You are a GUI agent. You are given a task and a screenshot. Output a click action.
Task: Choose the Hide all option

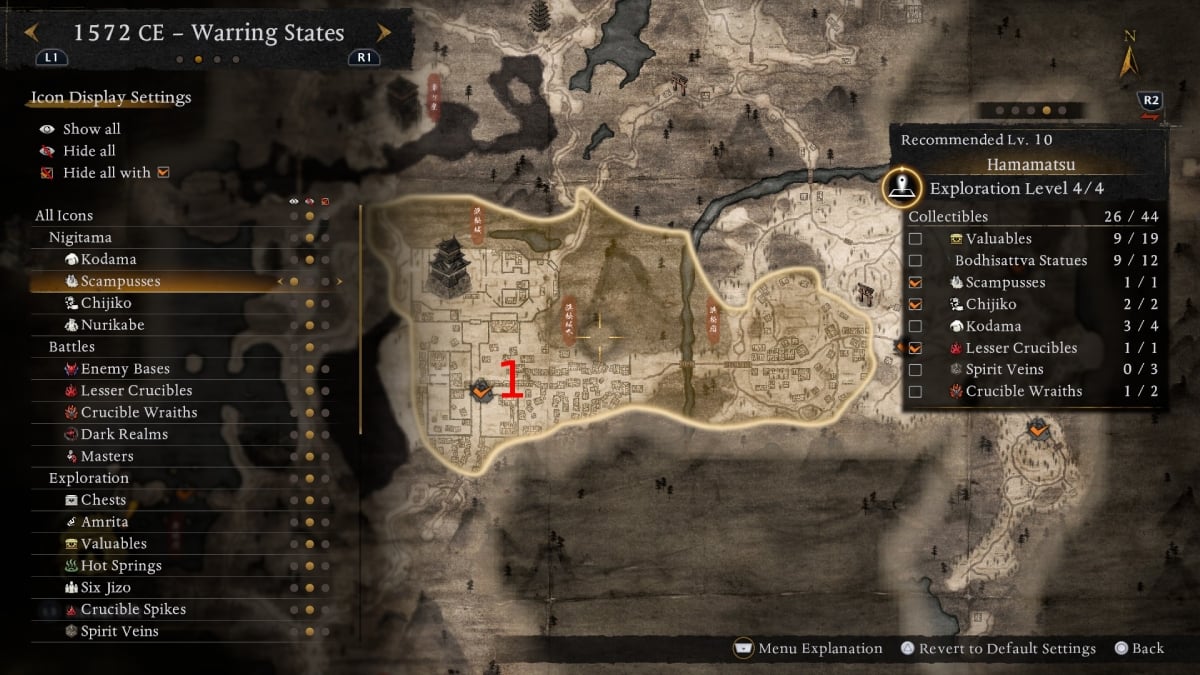point(89,151)
